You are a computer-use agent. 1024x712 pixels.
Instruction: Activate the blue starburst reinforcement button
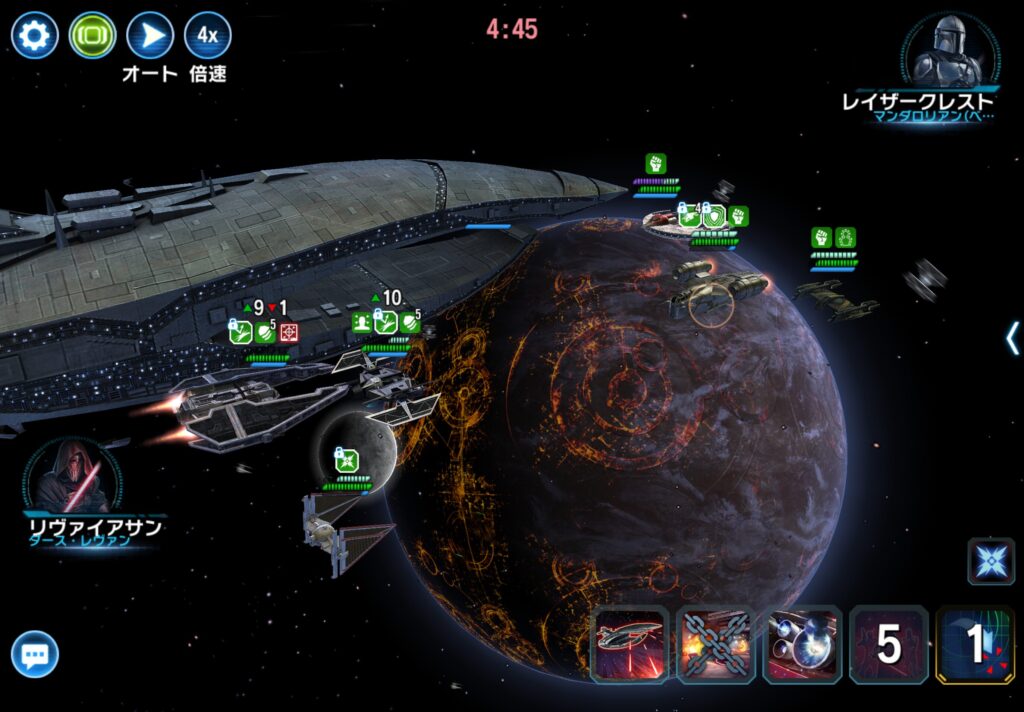click(990, 560)
